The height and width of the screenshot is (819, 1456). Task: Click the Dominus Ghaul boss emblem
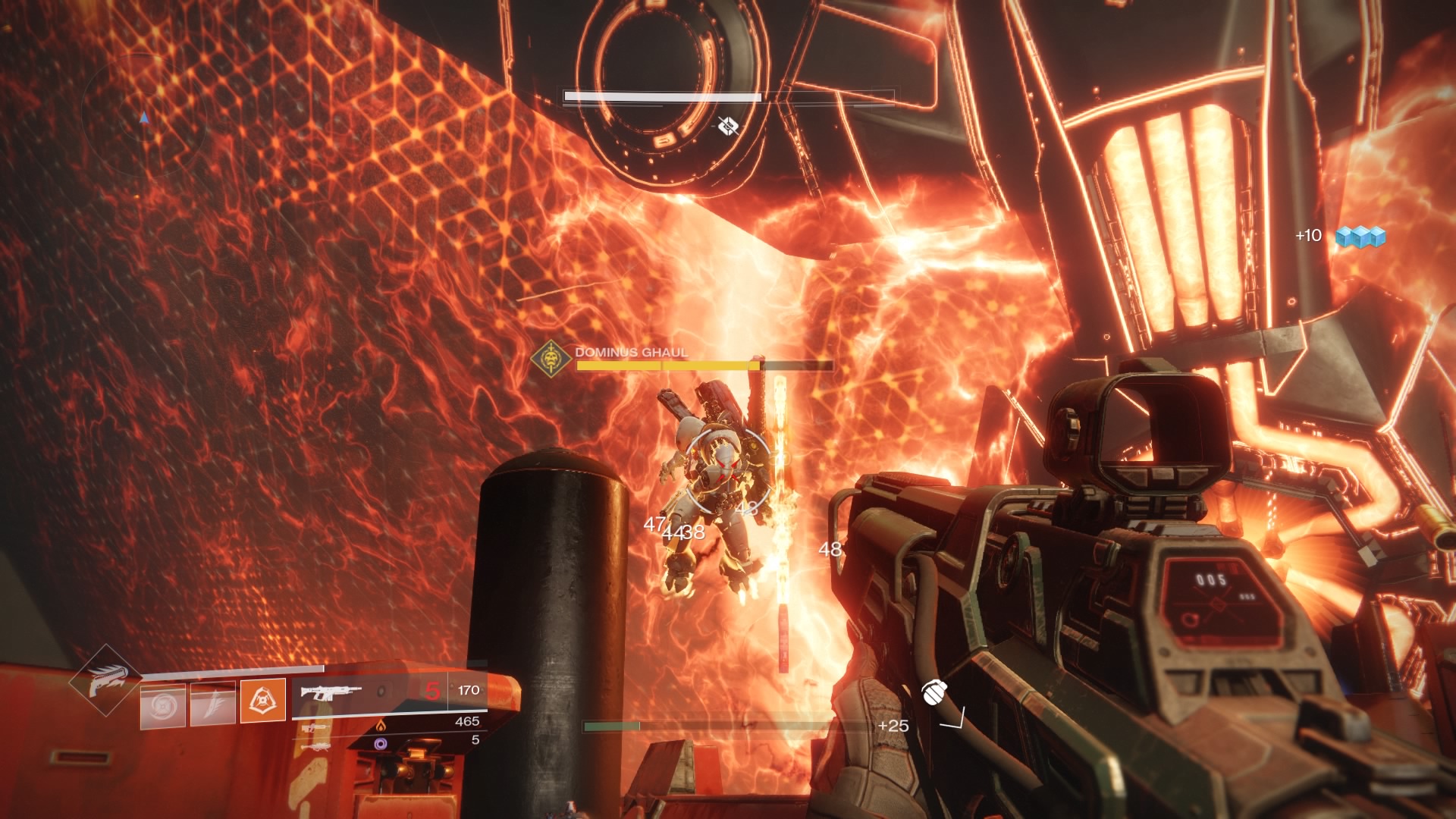coord(551,358)
